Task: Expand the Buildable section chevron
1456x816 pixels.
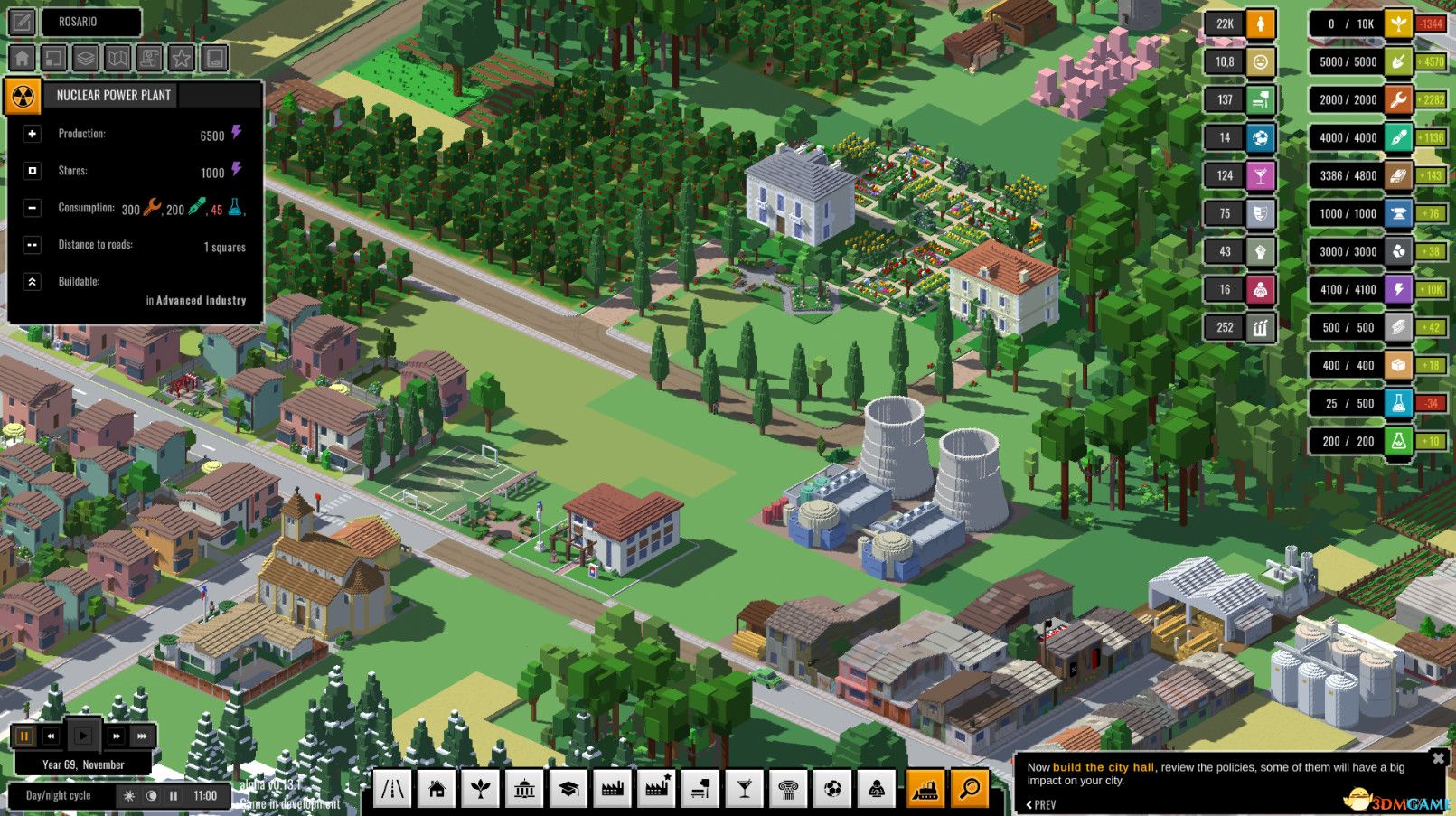Action: [33, 282]
